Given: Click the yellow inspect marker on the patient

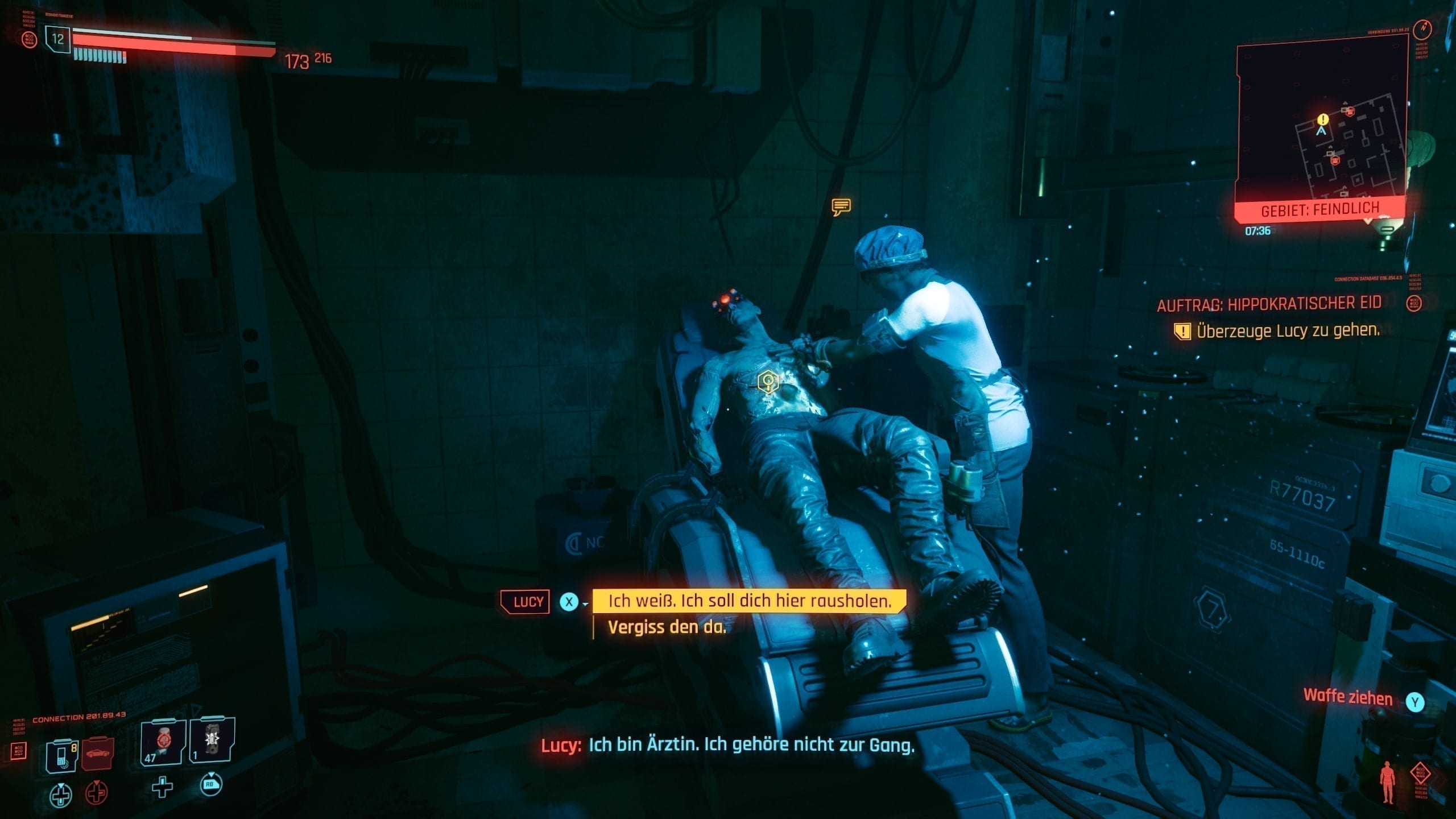Looking at the screenshot, I should click(x=768, y=381).
